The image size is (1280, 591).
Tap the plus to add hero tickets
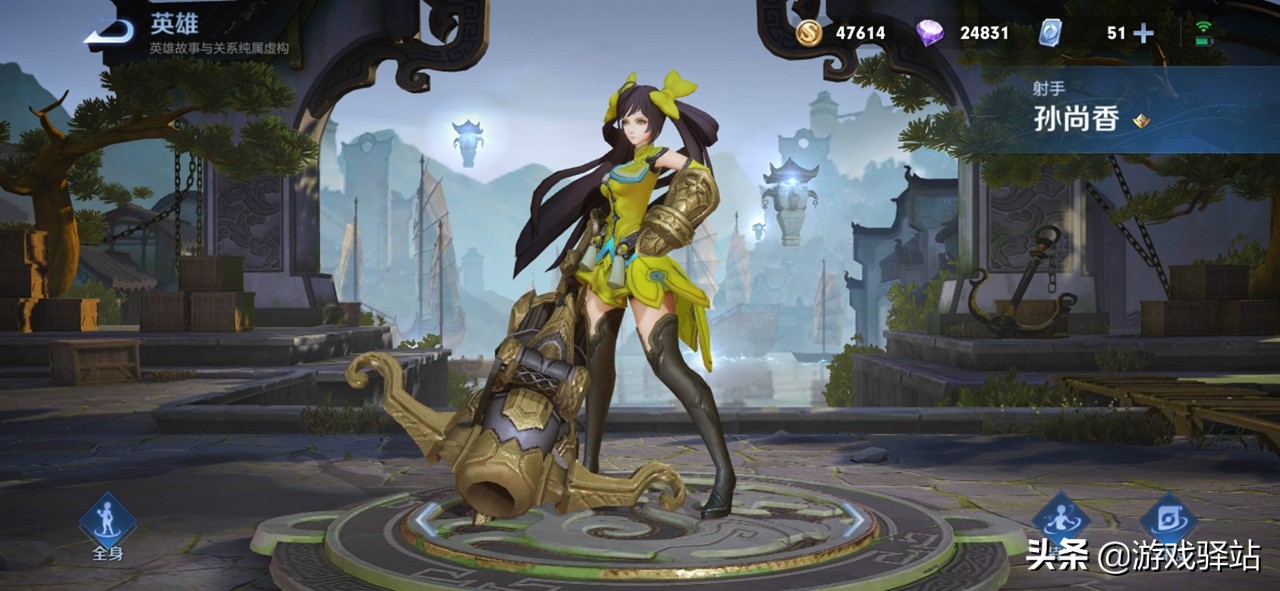point(1143,33)
